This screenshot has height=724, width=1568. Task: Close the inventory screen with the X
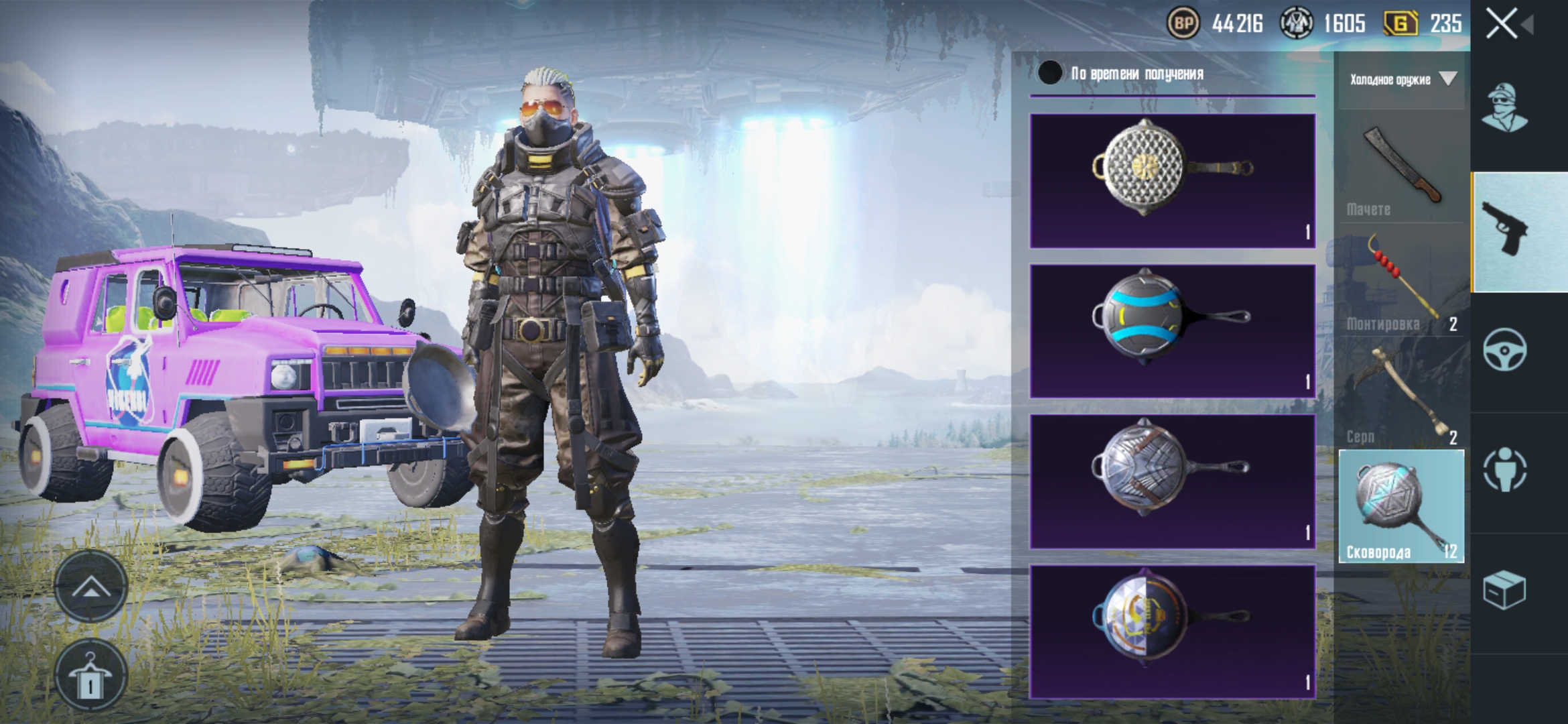click(1502, 25)
